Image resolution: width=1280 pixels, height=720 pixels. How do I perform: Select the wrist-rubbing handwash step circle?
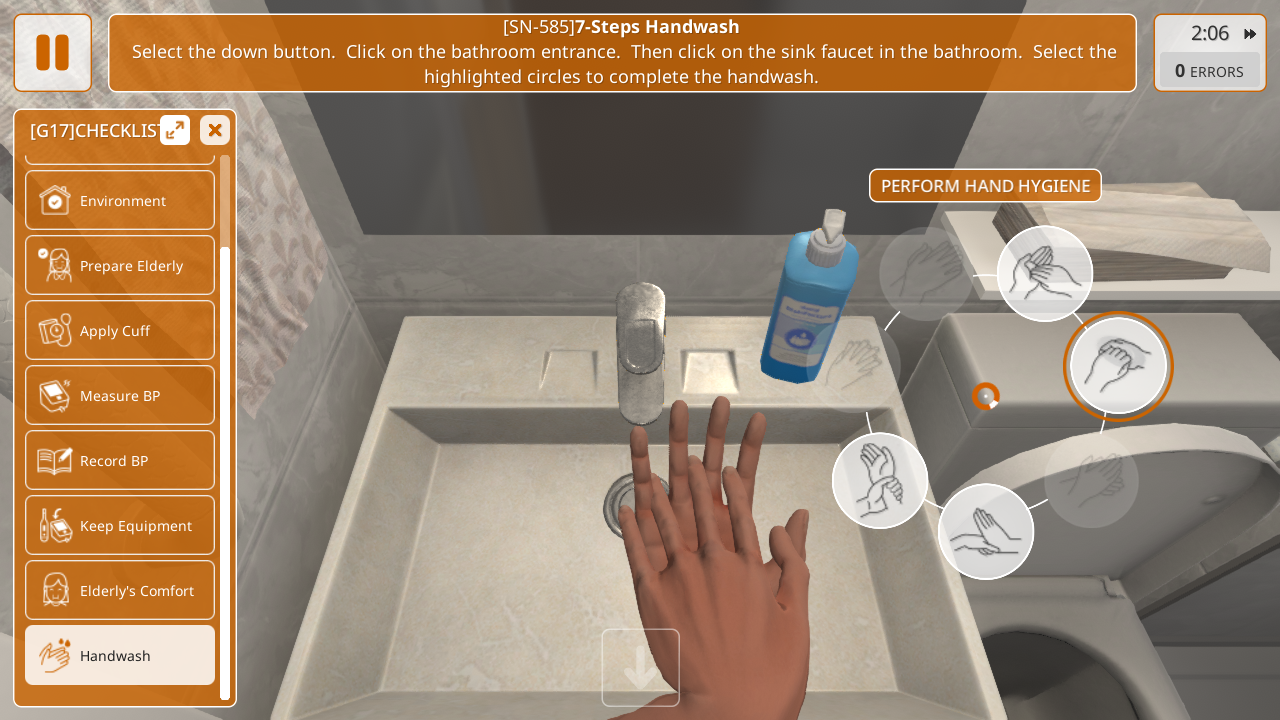(x=880, y=480)
